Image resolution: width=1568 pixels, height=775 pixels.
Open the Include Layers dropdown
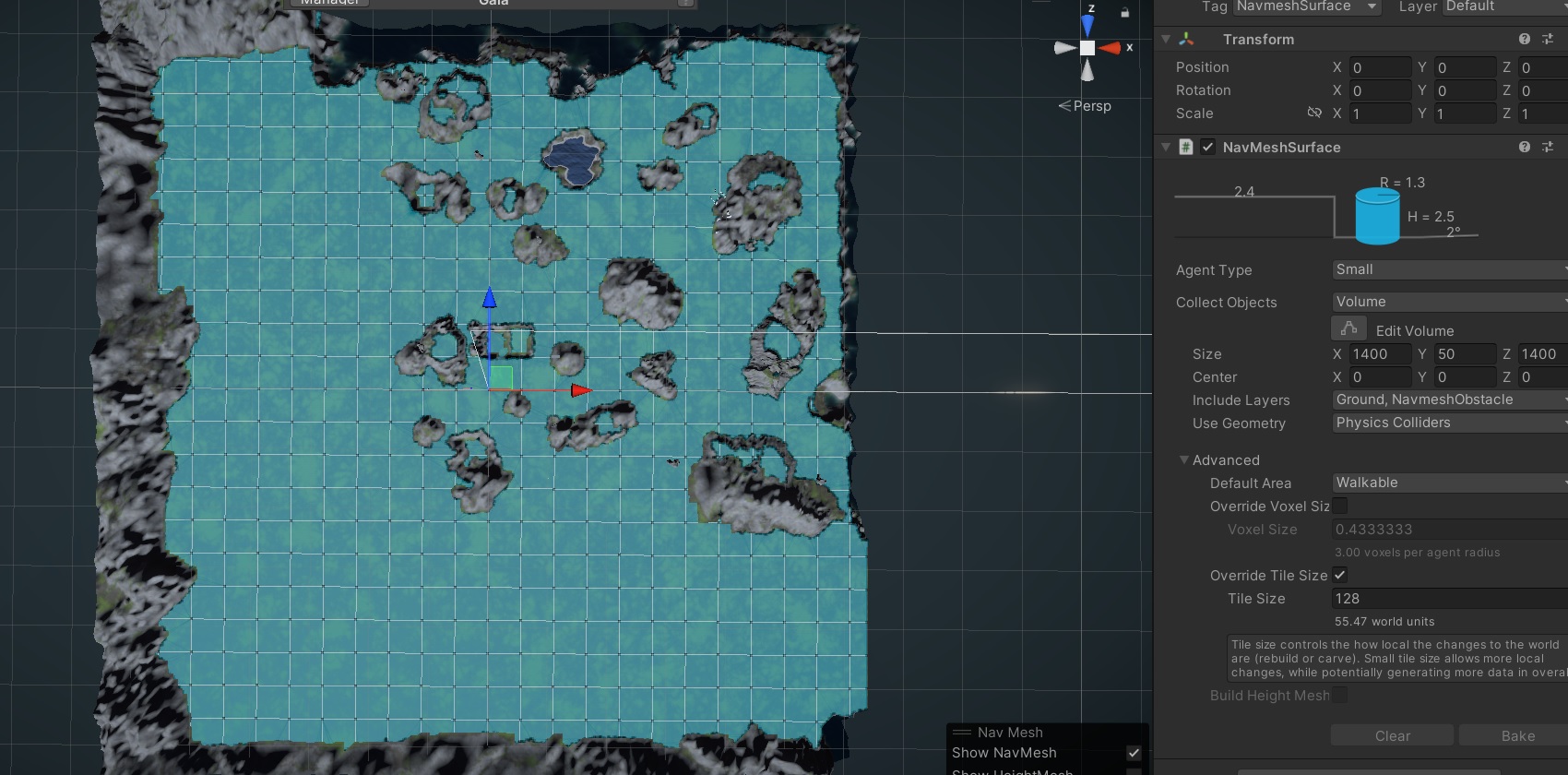coord(1448,400)
